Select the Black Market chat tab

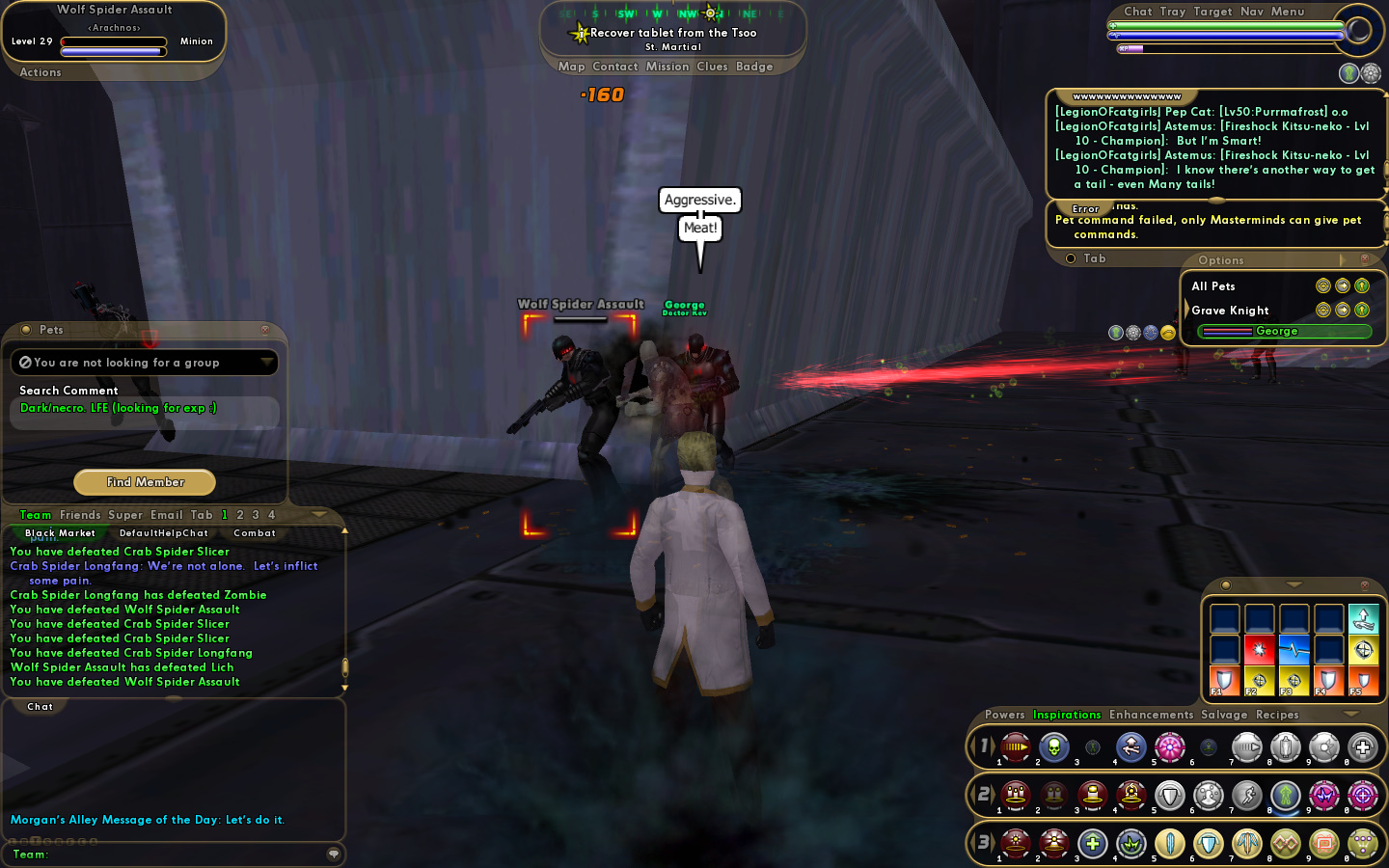coord(60,533)
